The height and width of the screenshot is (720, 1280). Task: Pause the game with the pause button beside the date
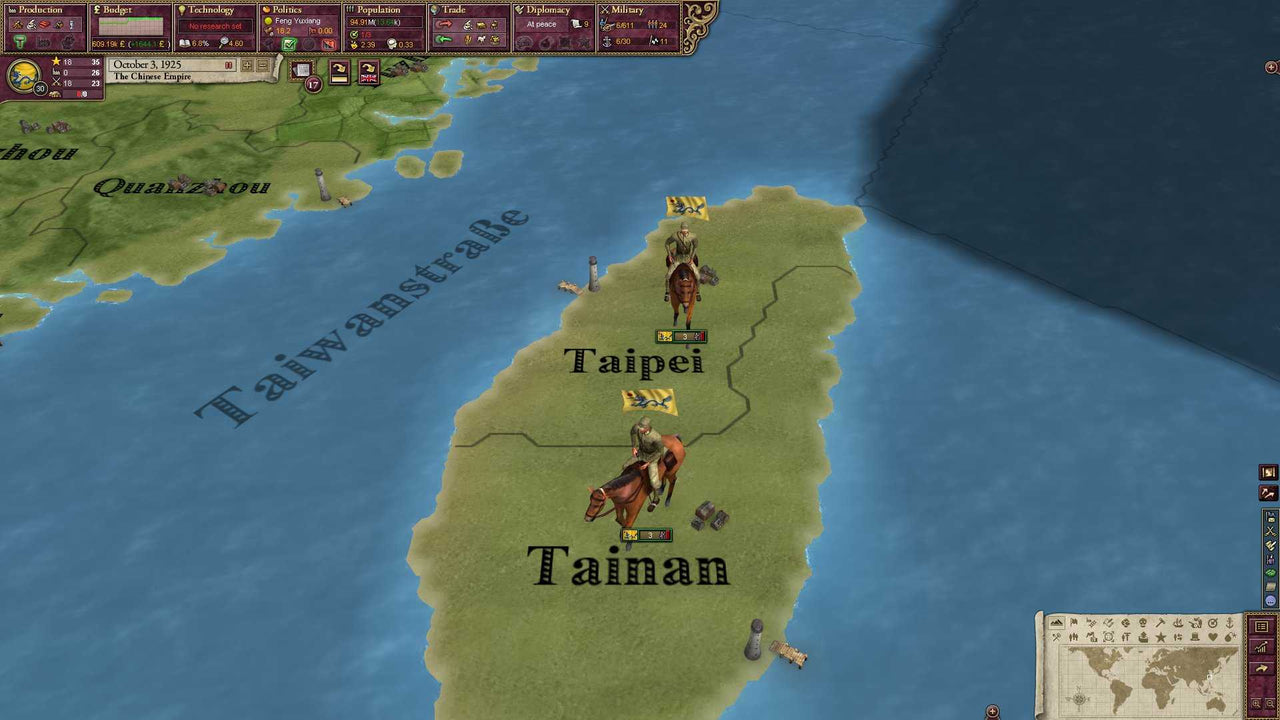click(x=230, y=64)
